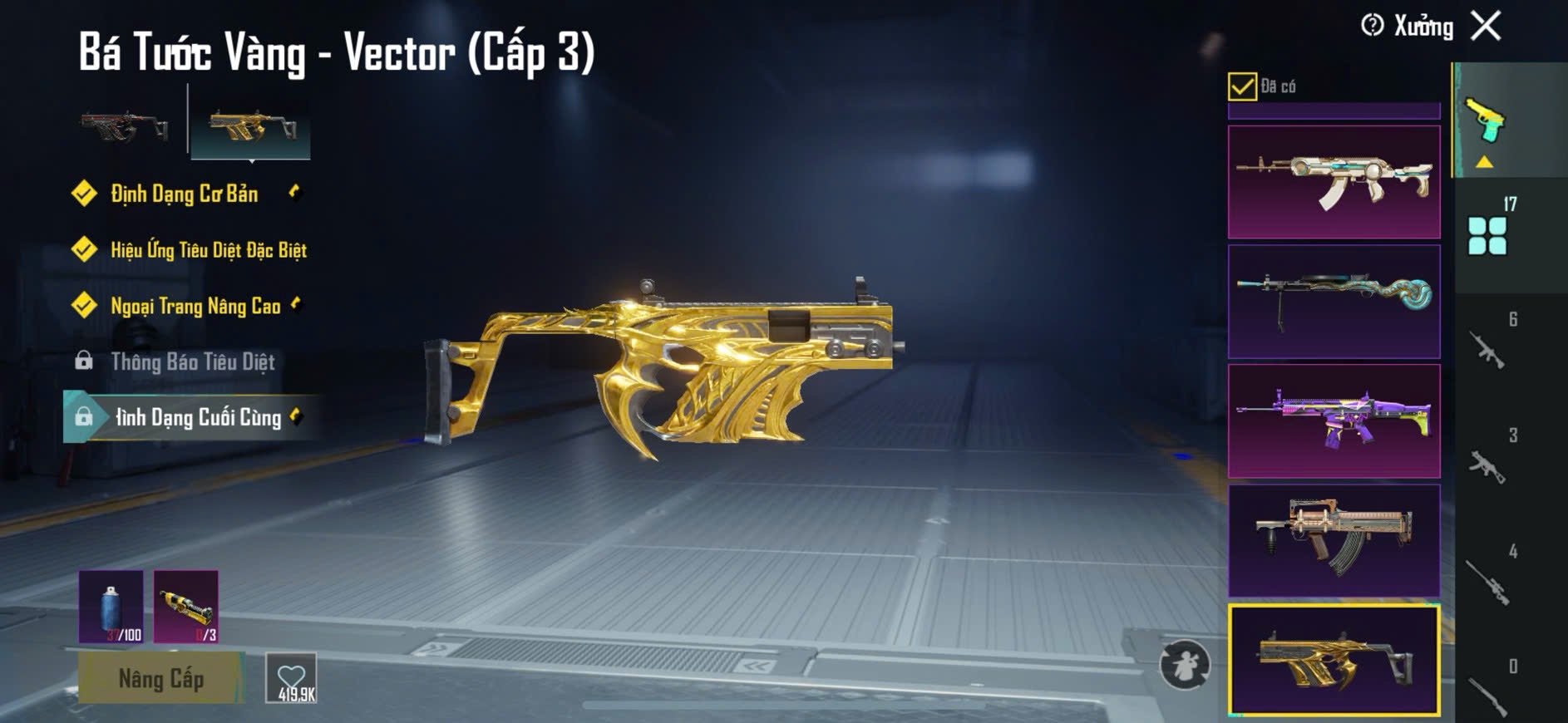
Task: Click the blue paint can material
Action: click(111, 607)
